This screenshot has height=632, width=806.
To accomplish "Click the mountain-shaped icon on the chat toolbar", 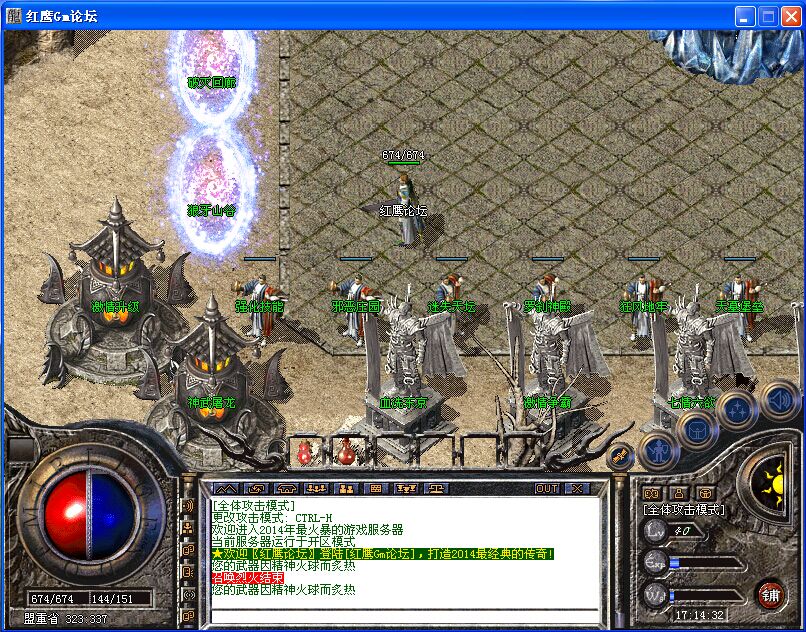I will click(224, 488).
